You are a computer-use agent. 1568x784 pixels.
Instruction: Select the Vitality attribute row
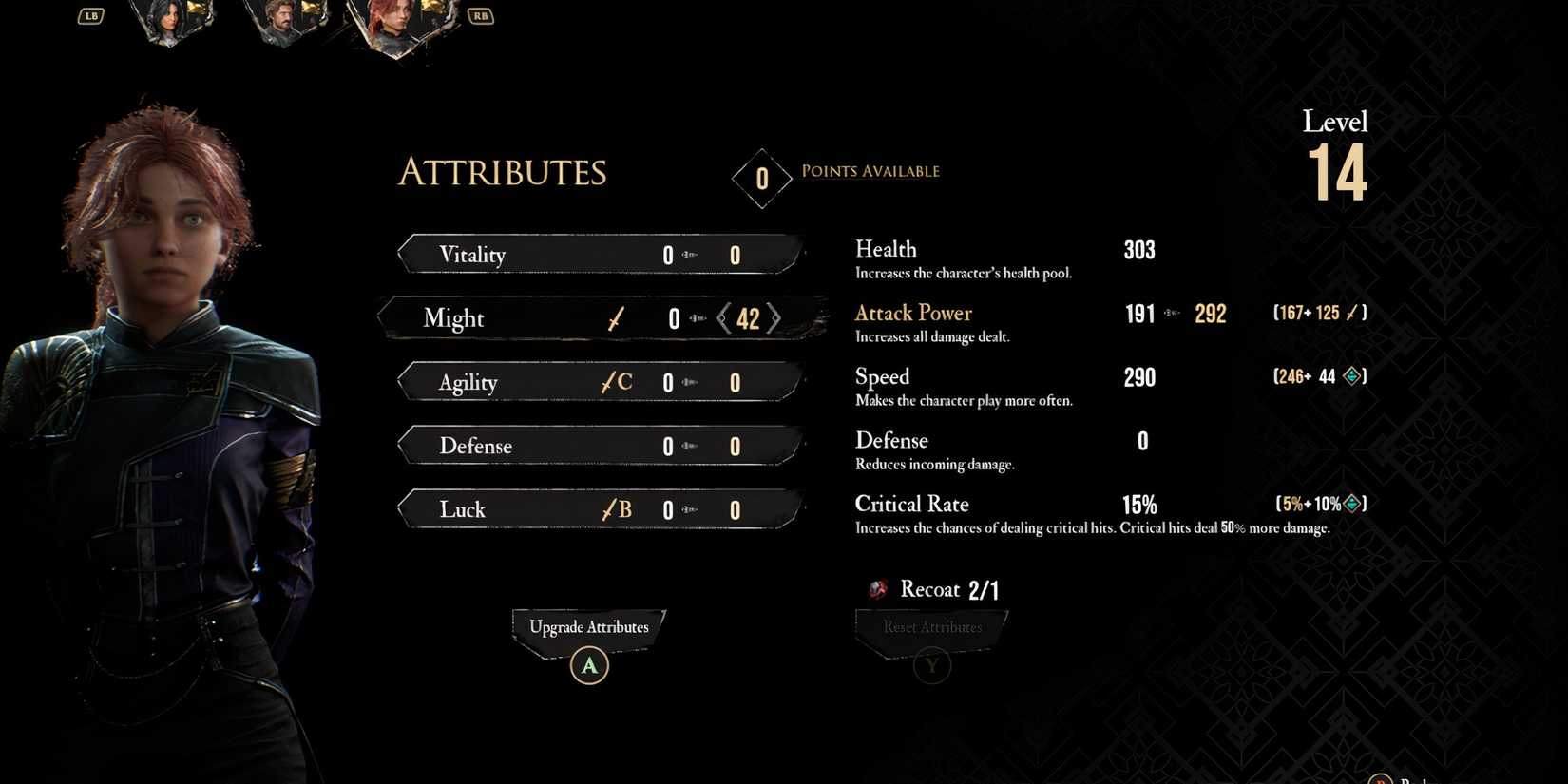pos(599,254)
